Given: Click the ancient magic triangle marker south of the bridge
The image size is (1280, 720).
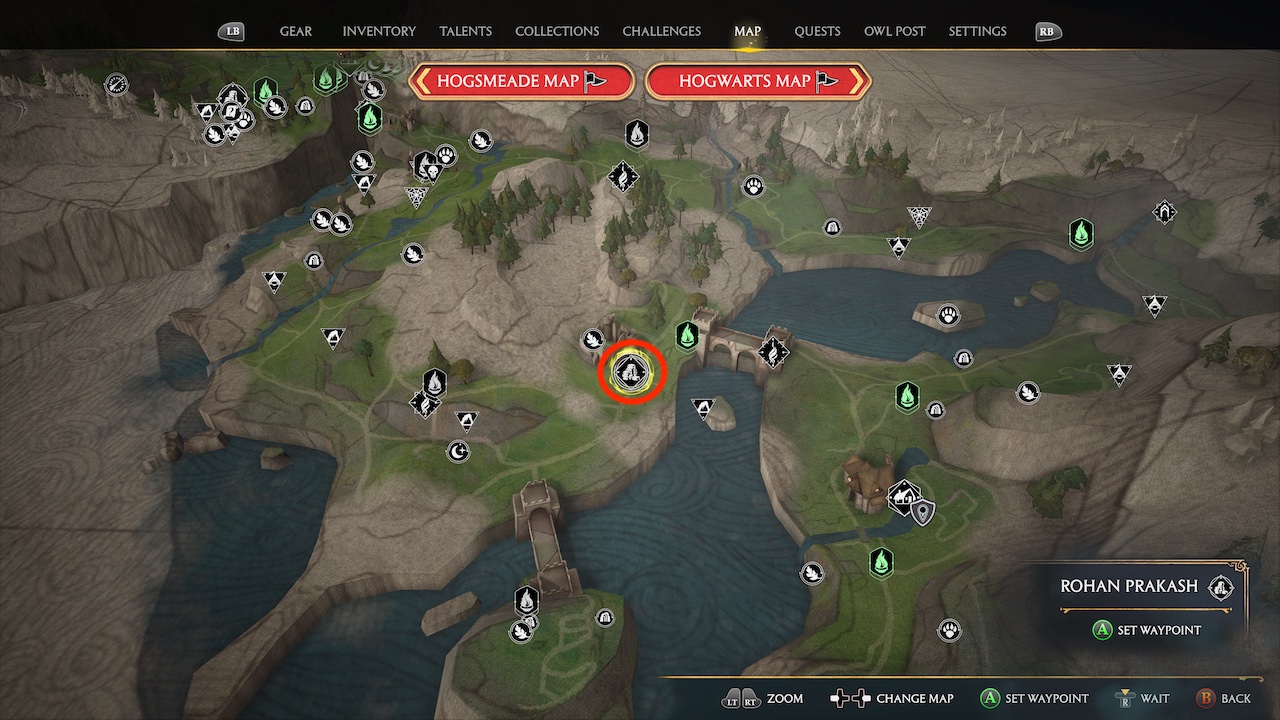Looking at the screenshot, I should click(703, 406).
